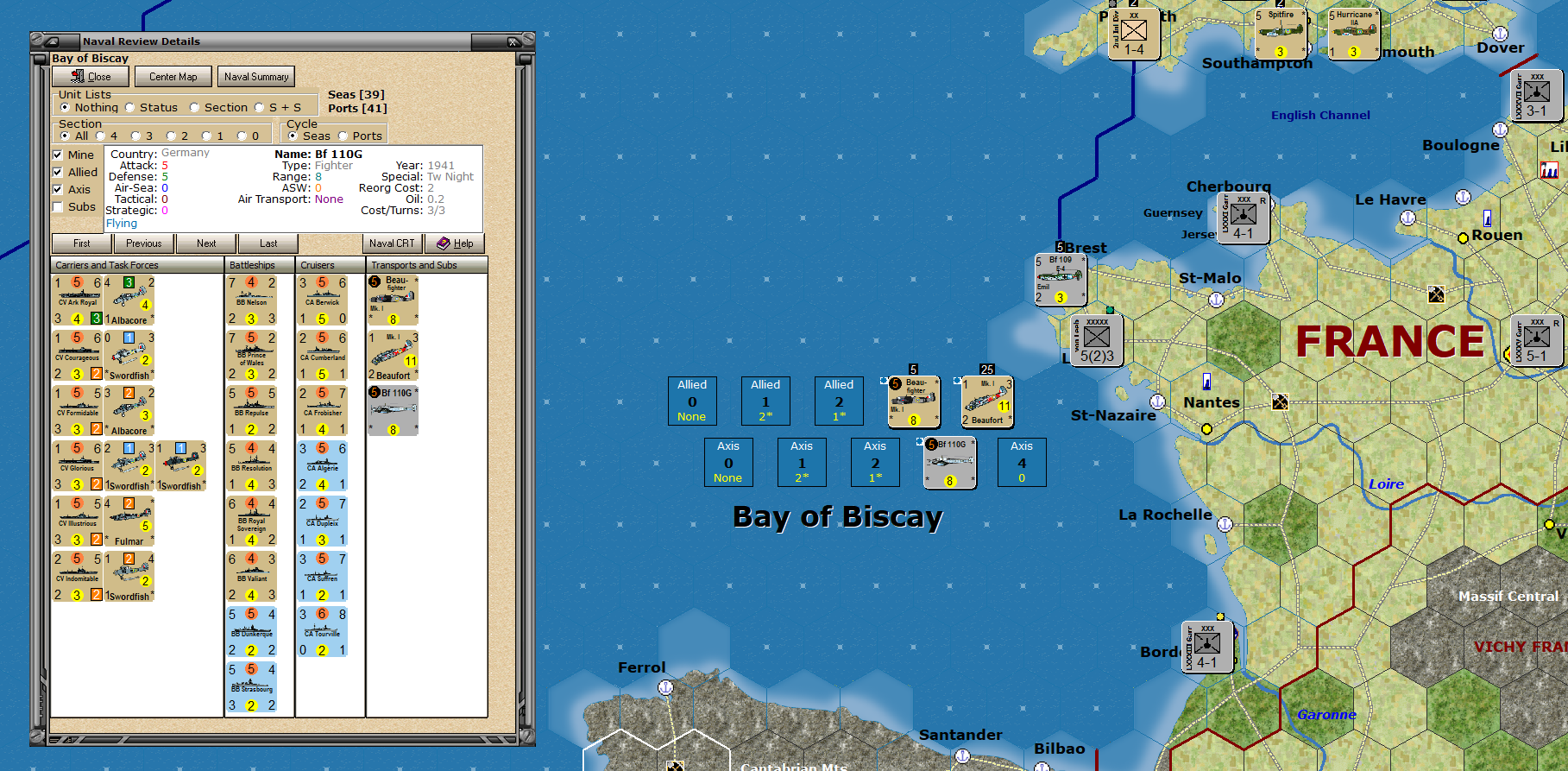Click the BB Nelson battleship counter
Screen dimensions: 1568x771
[253, 300]
